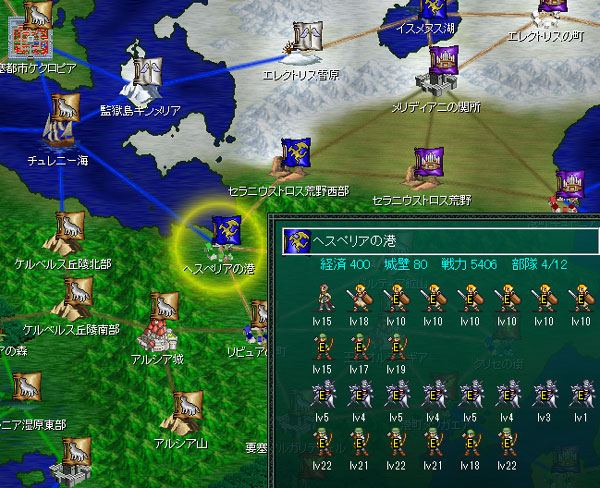Pick the lv17 unit in the garrison panel

(x=360, y=348)
